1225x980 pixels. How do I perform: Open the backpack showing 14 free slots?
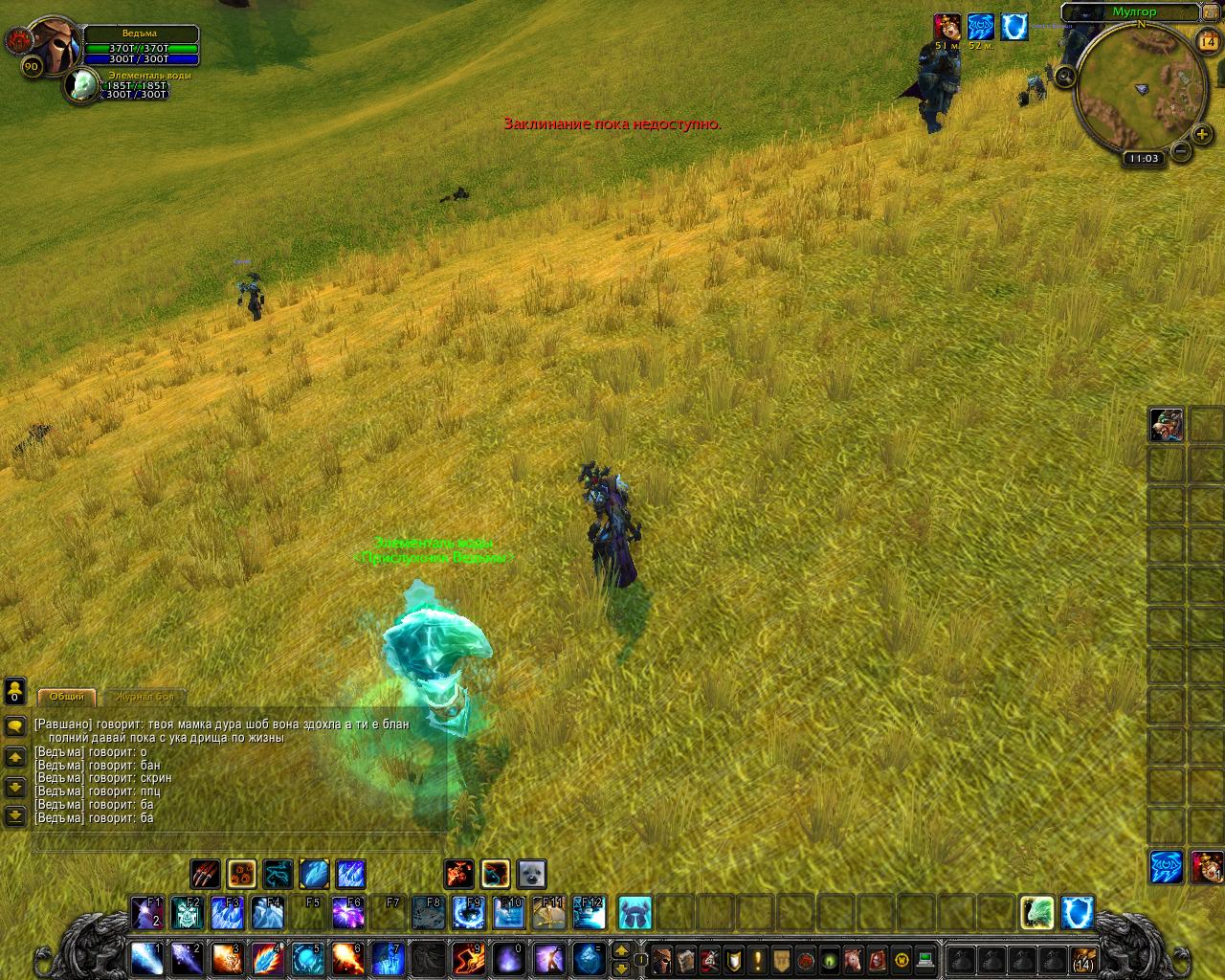pos(1081,959)
